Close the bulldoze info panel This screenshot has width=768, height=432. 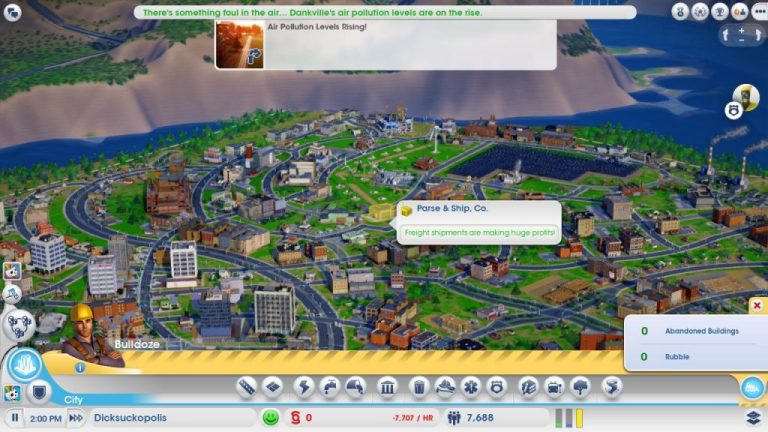coord(756,306)
